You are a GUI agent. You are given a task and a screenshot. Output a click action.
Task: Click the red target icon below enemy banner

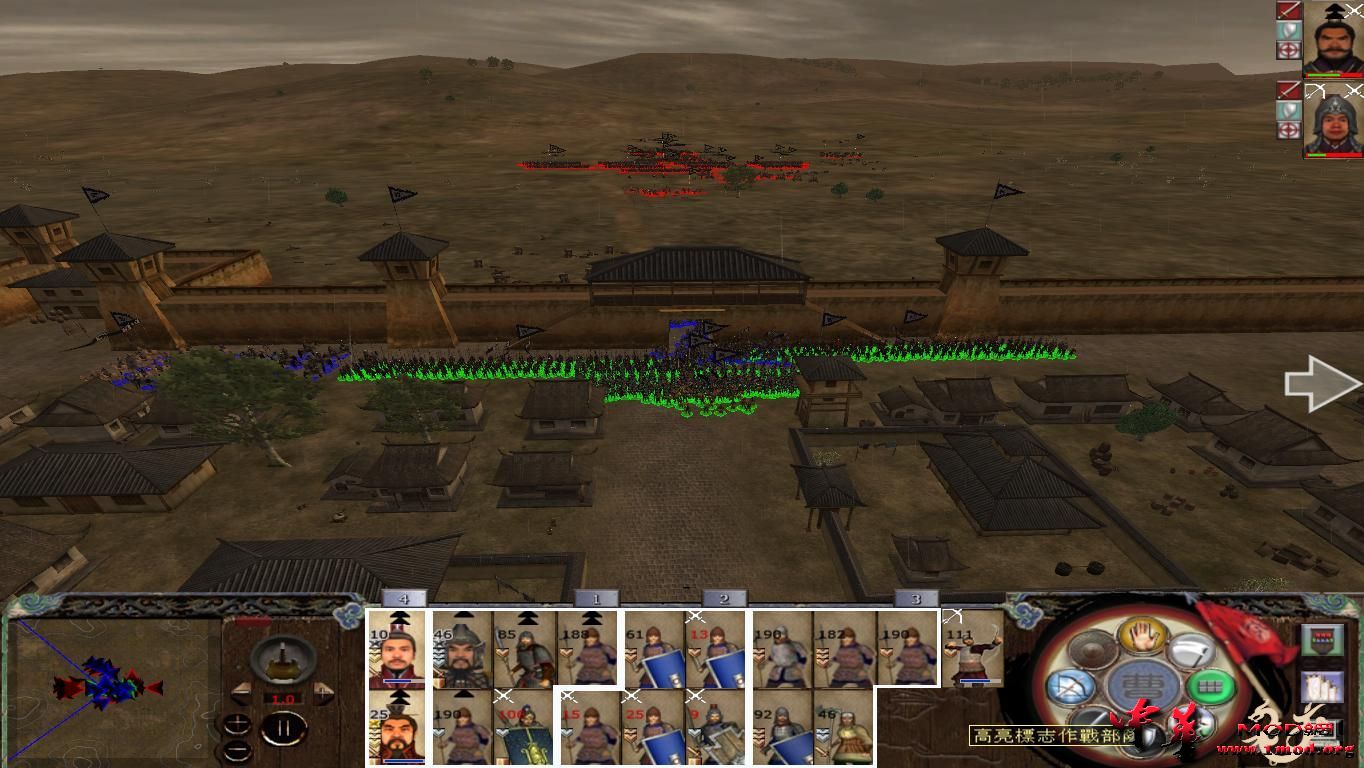click(x=1289, y=50)
